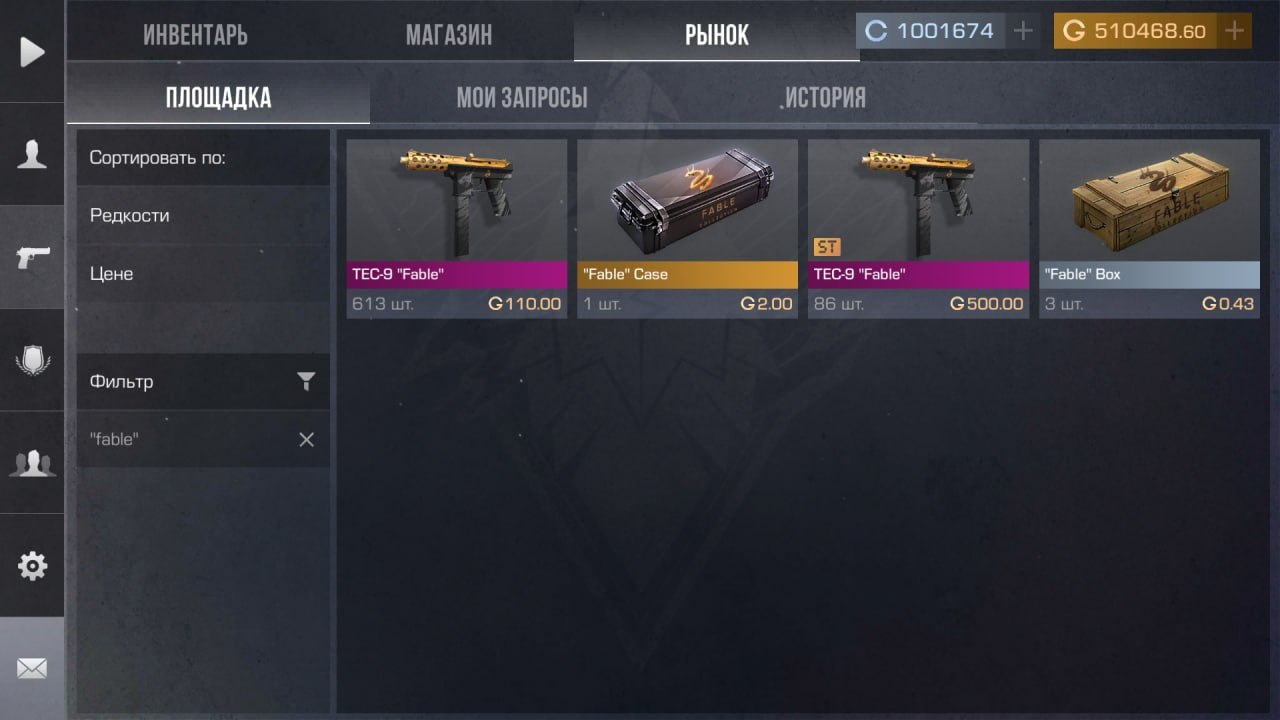The height and width of the screenshot is (720, 1280).
Task: Open the Площадка sub-tab
Action: (x=218, y=98)
